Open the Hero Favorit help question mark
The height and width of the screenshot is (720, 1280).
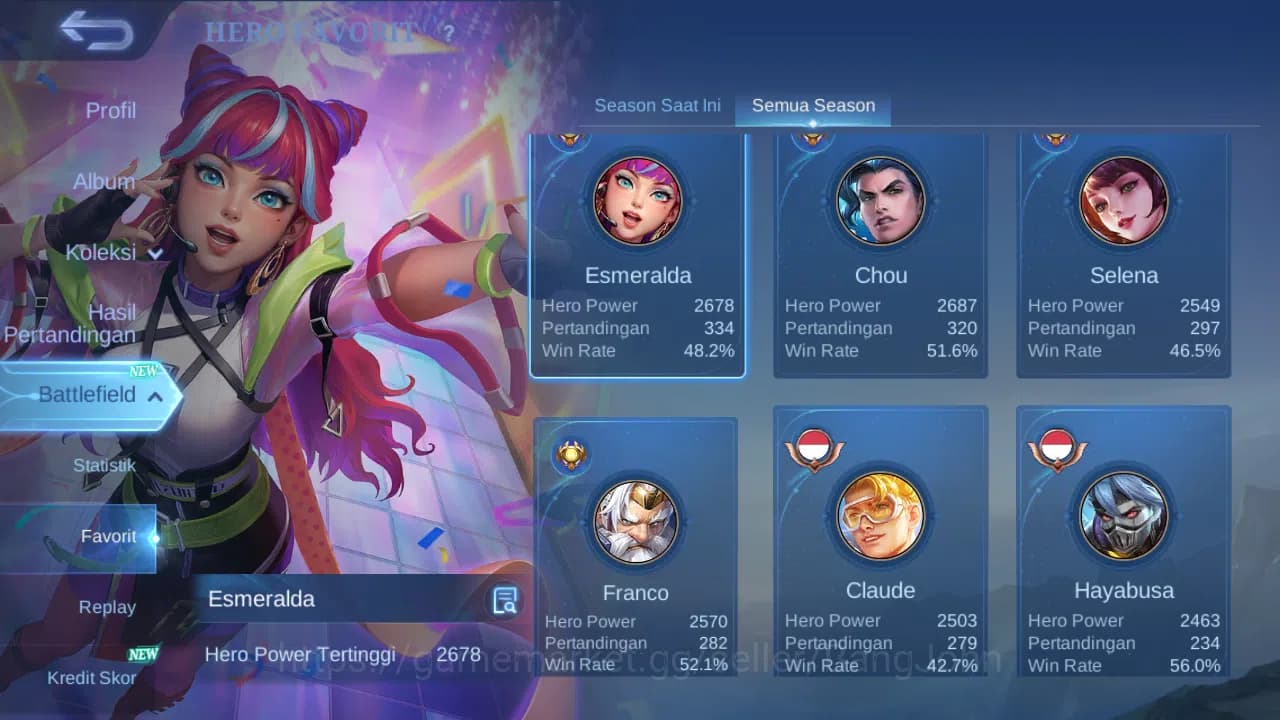(x=449, y=32)
